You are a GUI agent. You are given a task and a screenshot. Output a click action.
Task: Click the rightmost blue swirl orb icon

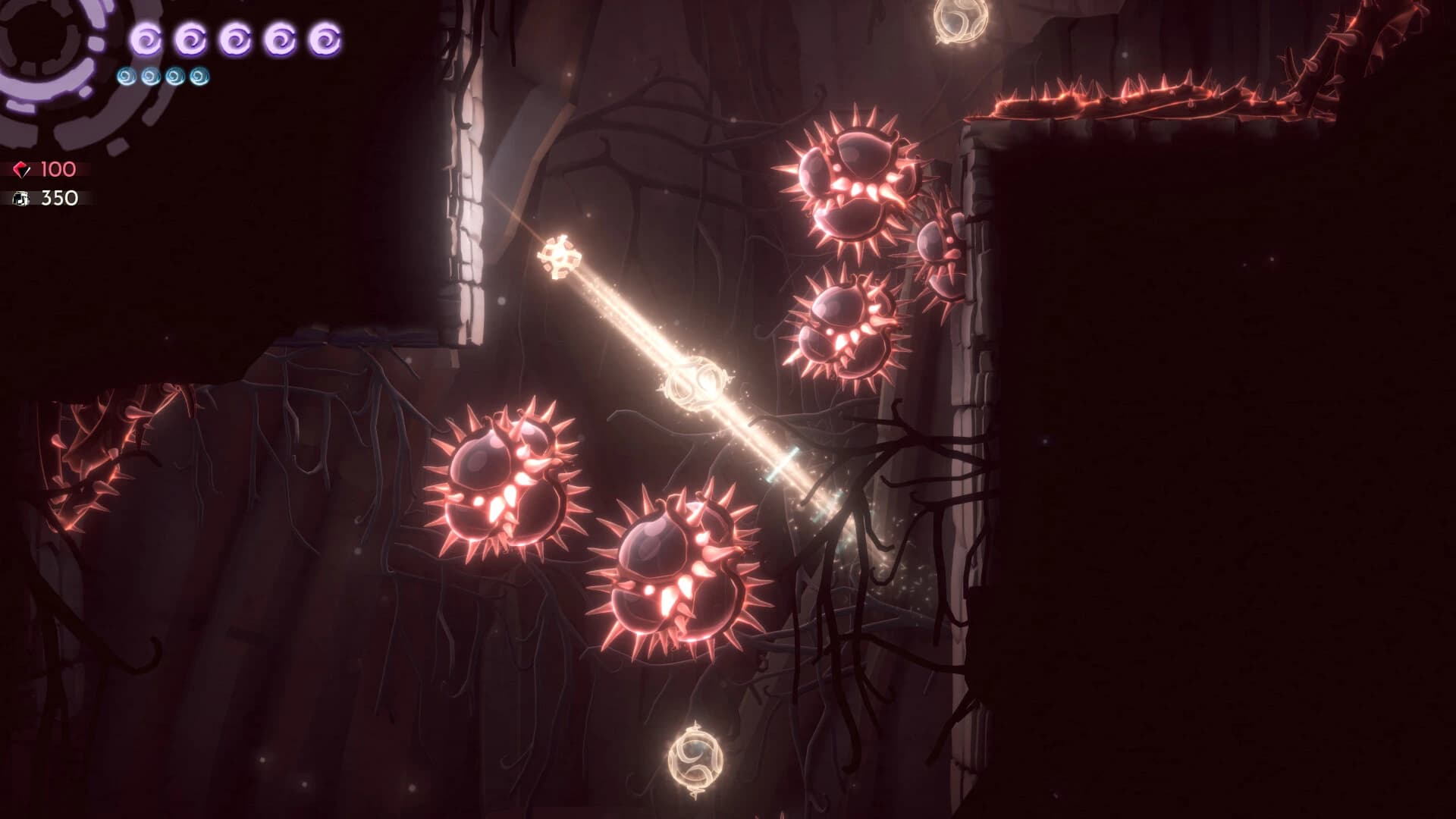pos(197,76)
